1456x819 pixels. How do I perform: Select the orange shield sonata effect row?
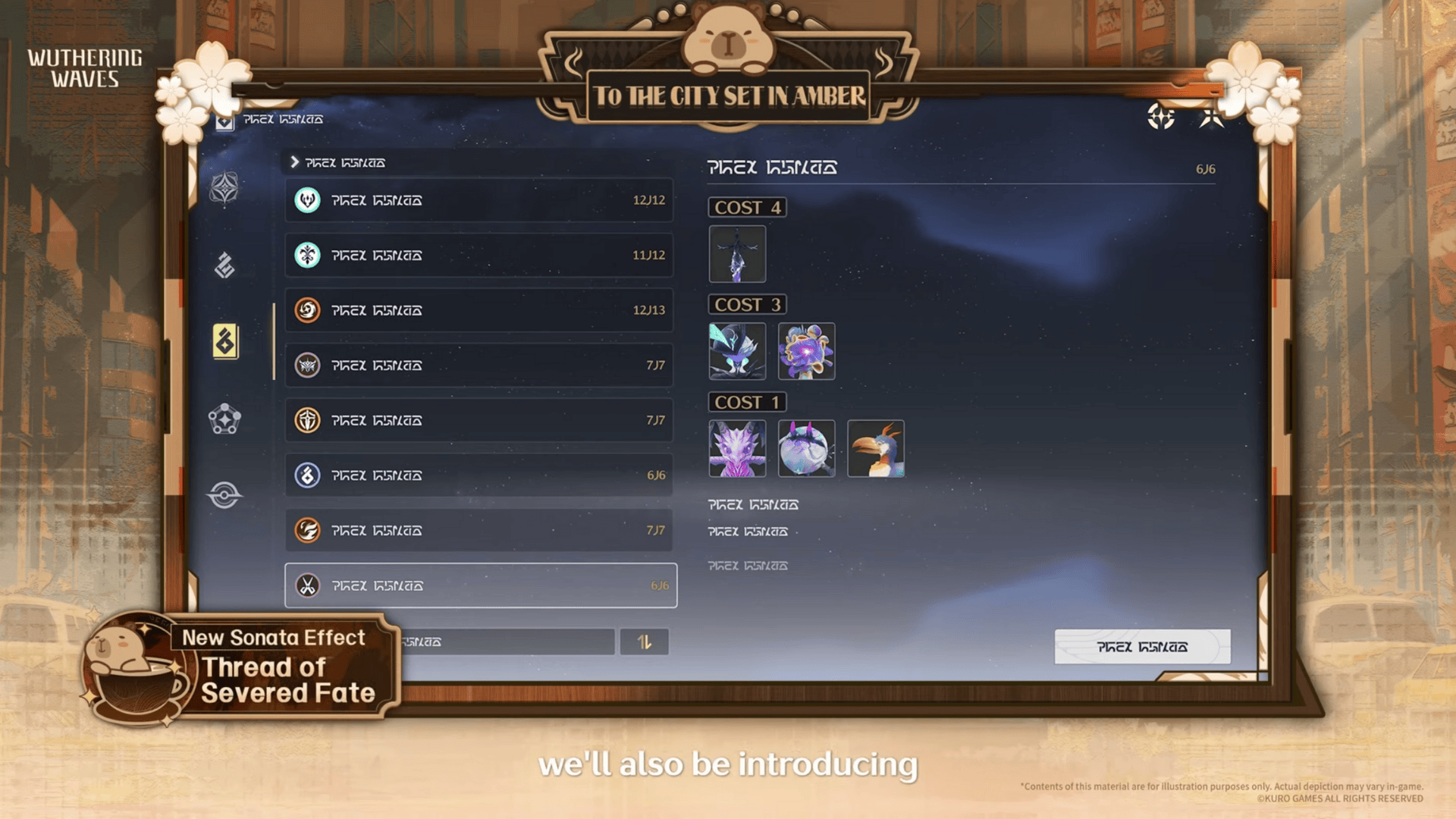[x=479, y=420]
